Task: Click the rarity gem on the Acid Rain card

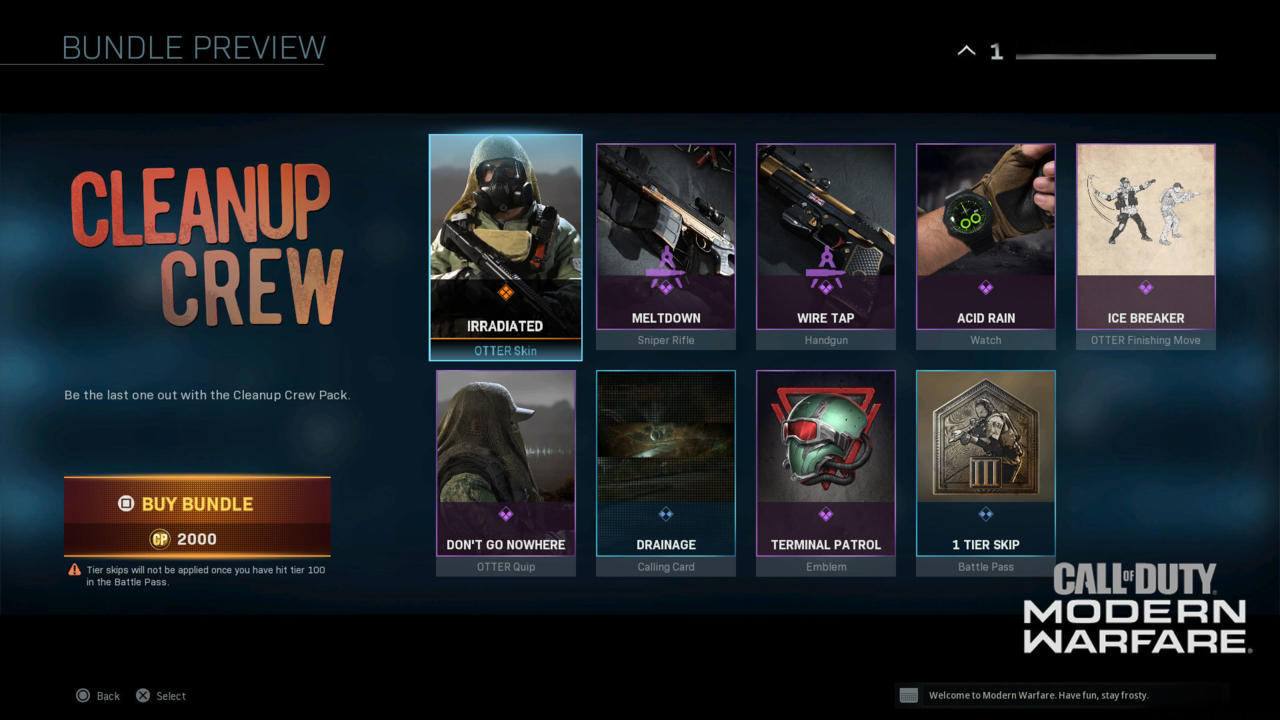Action: point(985,290)
